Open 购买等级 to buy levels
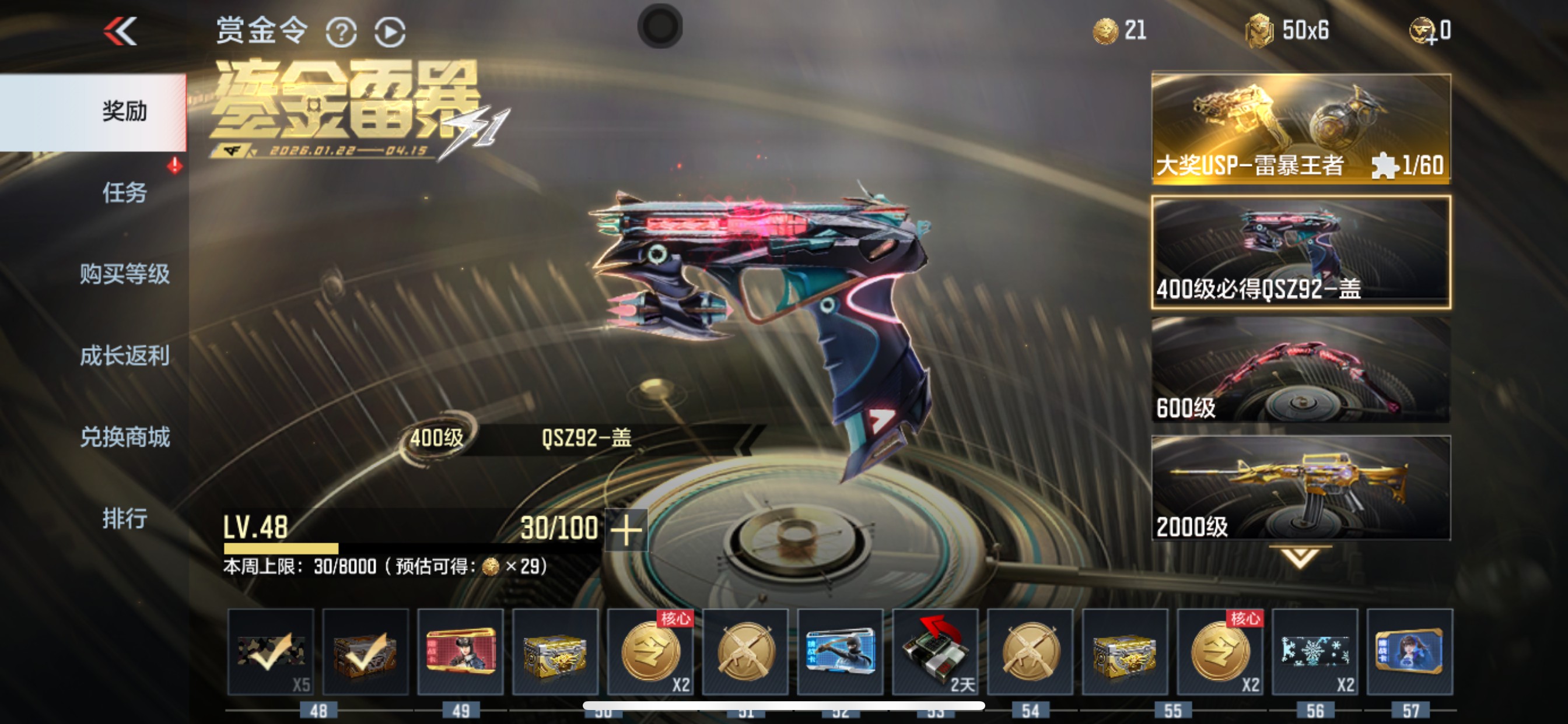 [124, 275]
